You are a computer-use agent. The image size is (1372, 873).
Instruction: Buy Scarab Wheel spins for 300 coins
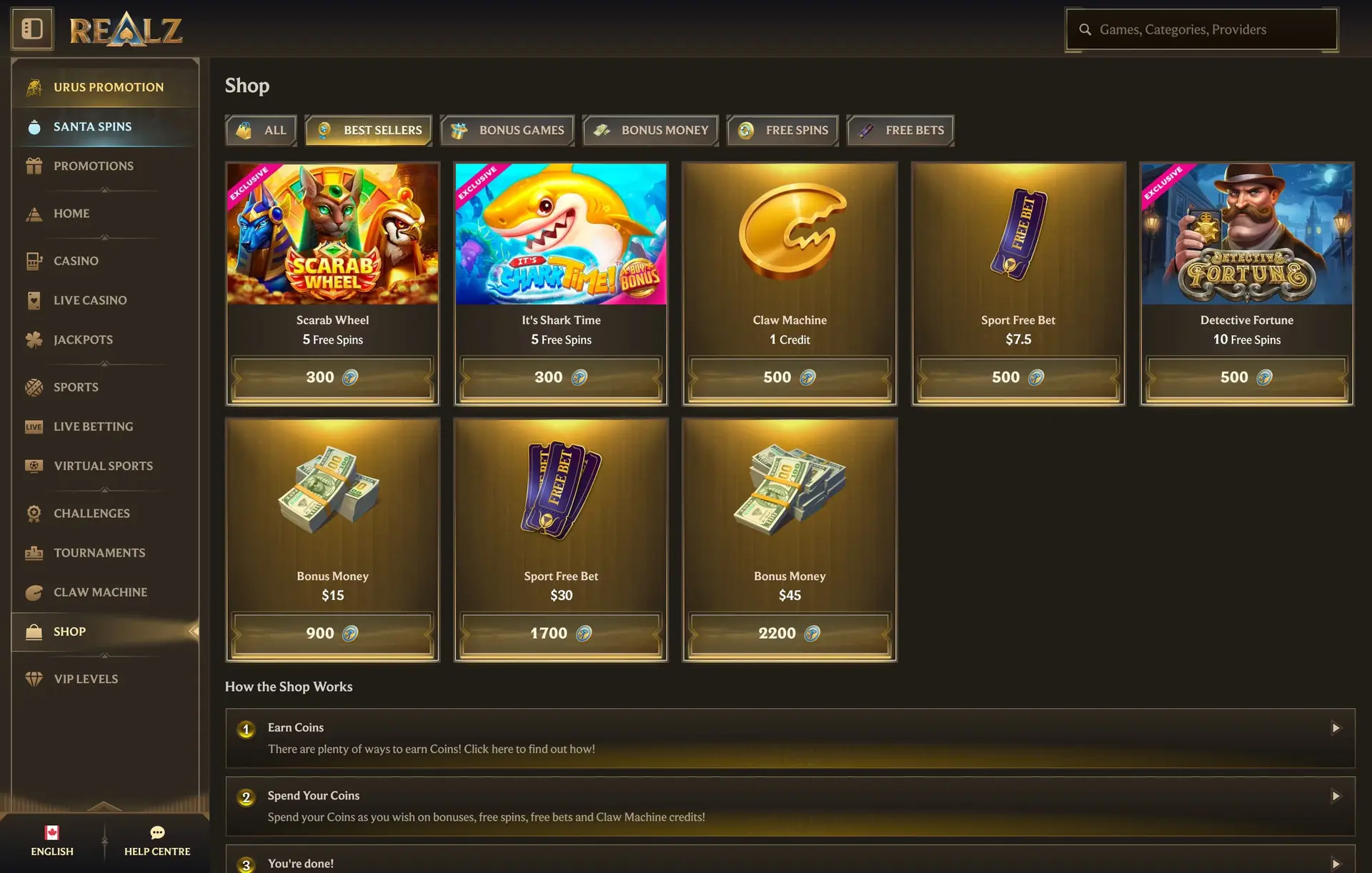(x=332, y=377)
